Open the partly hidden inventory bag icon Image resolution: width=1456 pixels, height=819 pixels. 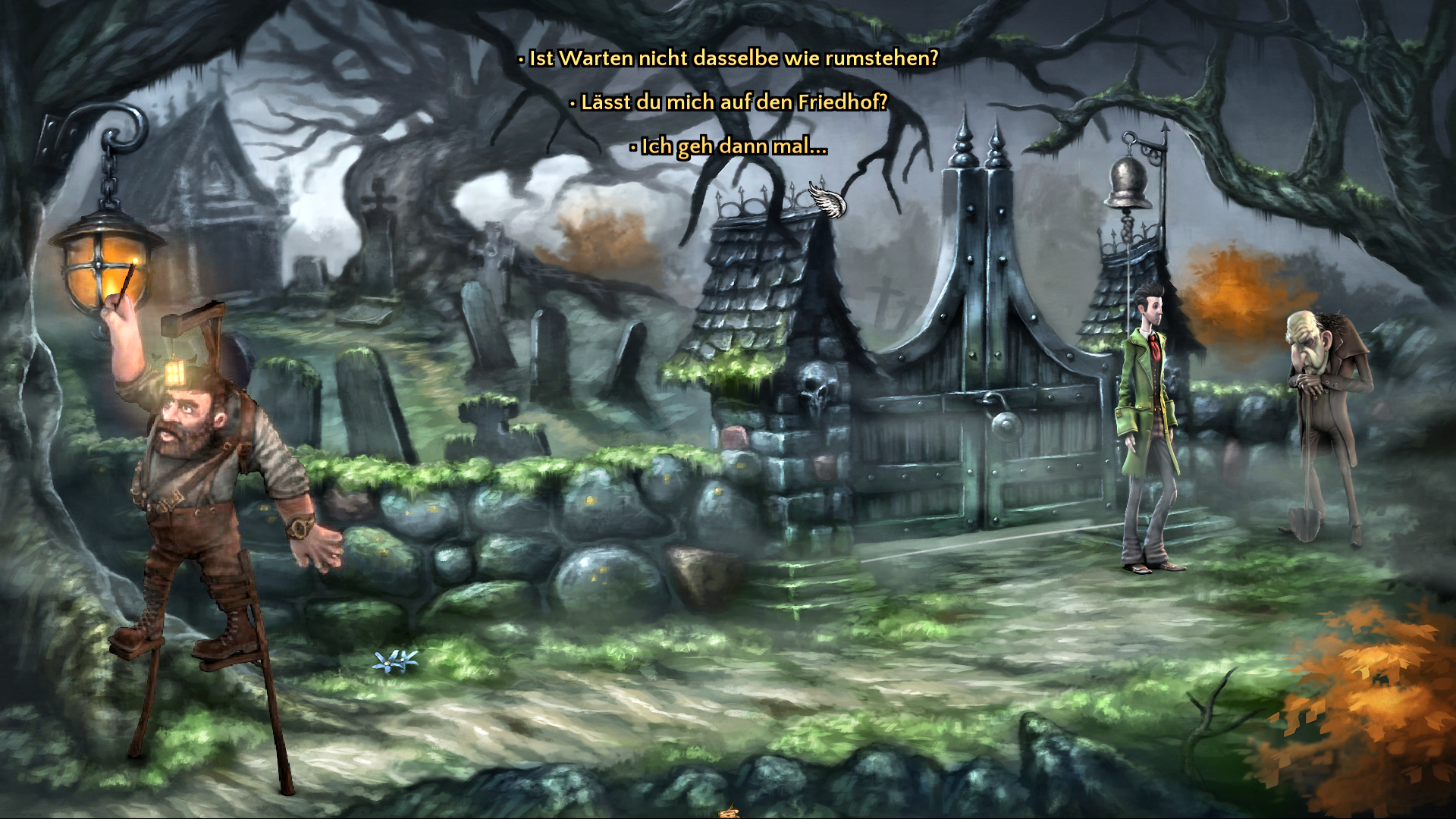pyautogui.click(x=729, y=813)
